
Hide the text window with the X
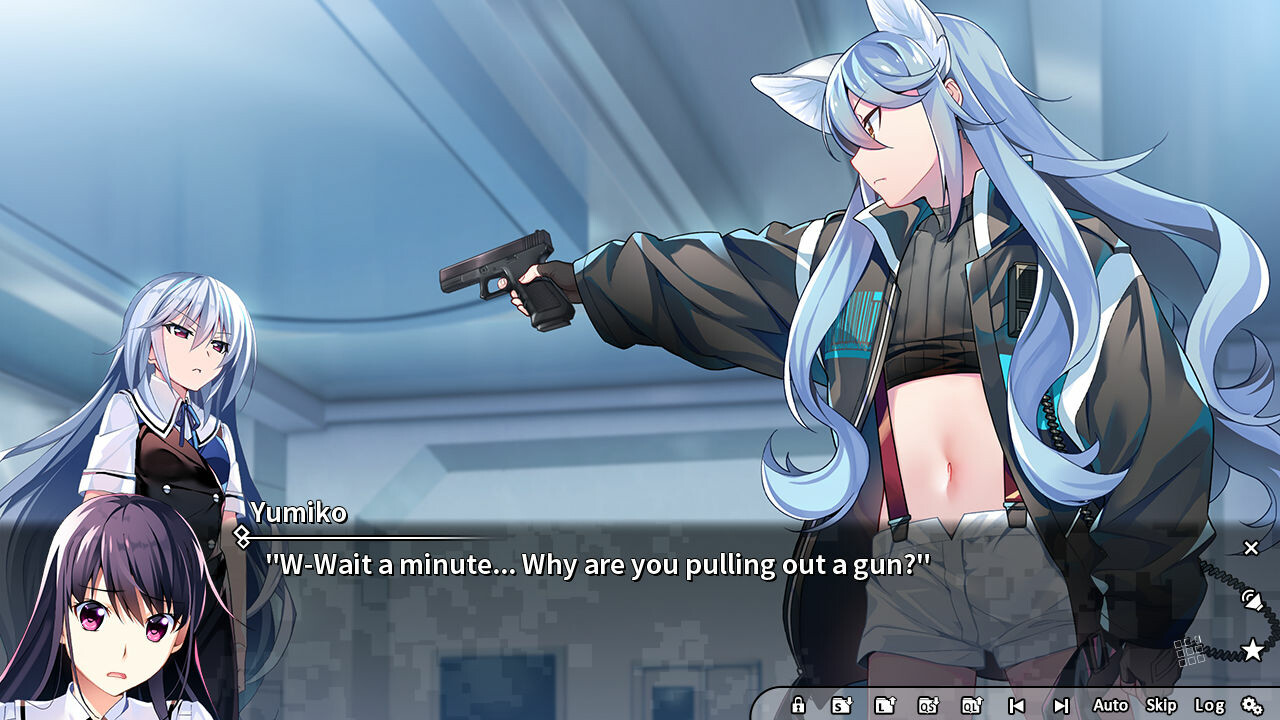pyautogui.click(x=1250, y=548)
